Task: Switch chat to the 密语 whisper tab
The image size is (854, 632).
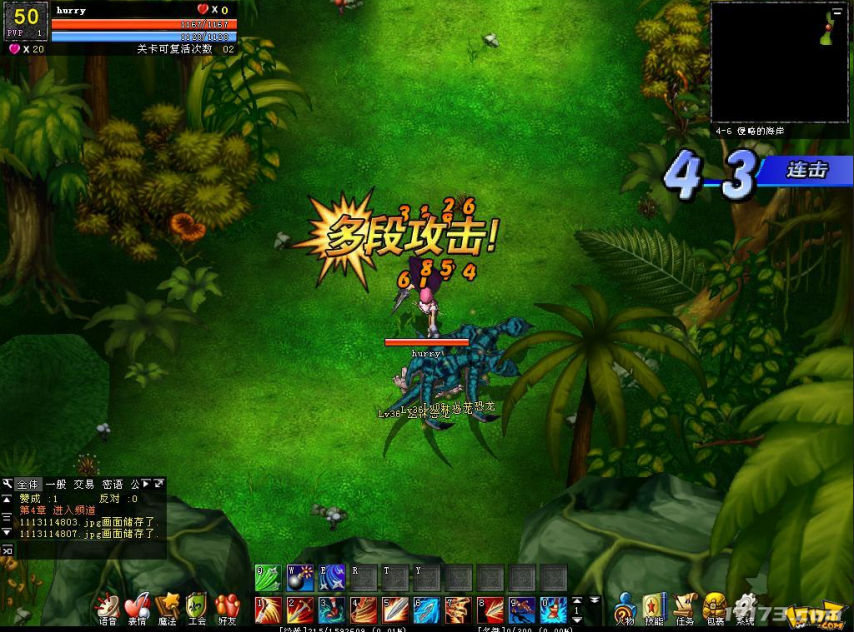Action: click(x=112, y=484)
